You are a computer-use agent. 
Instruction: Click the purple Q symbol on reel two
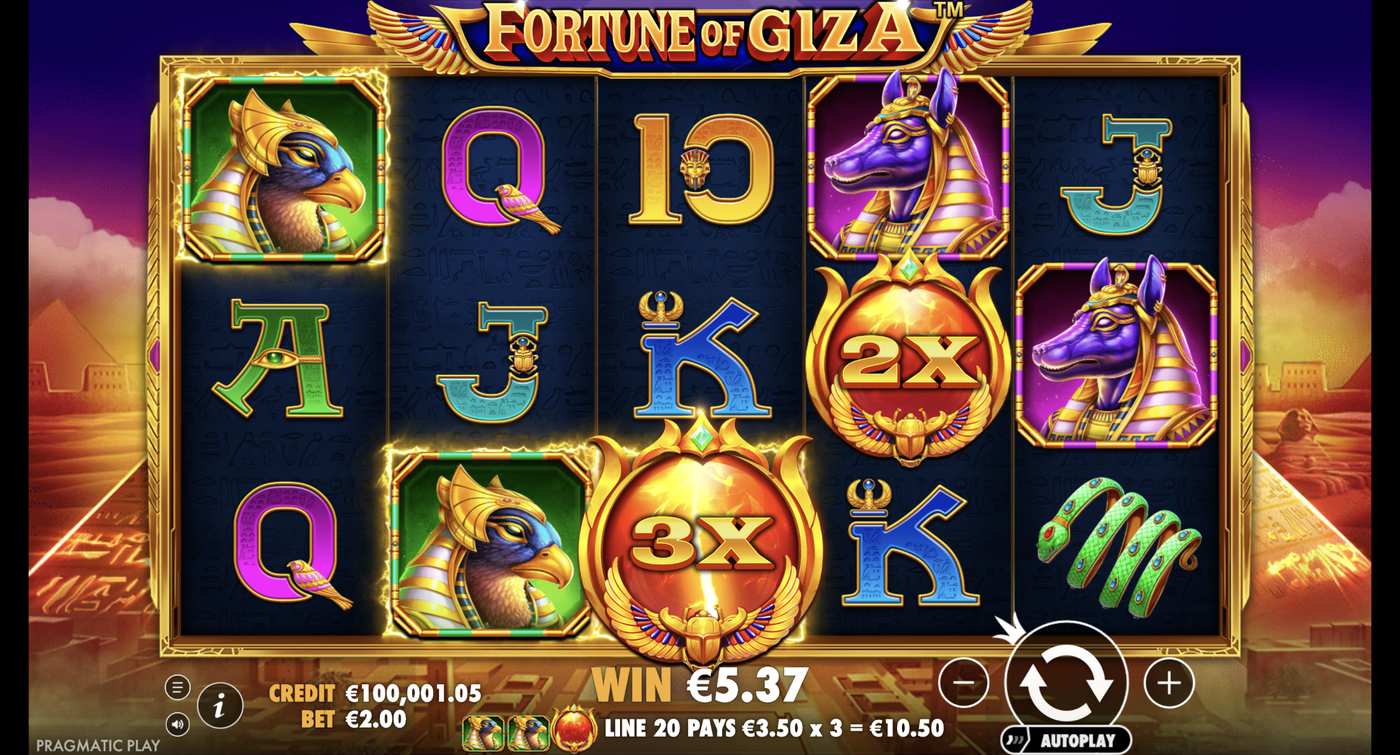tap(490, 165)
